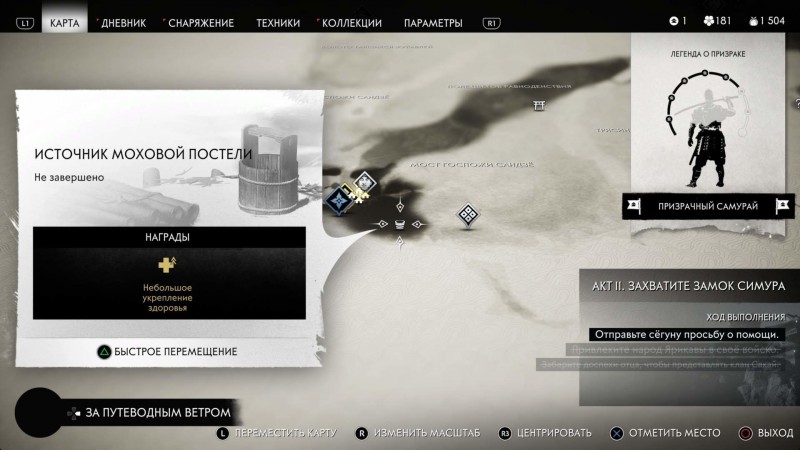Select the dark blue diamond quest marker
The width and height of the screenshot is (800, 450).
[x=340, y=199]
